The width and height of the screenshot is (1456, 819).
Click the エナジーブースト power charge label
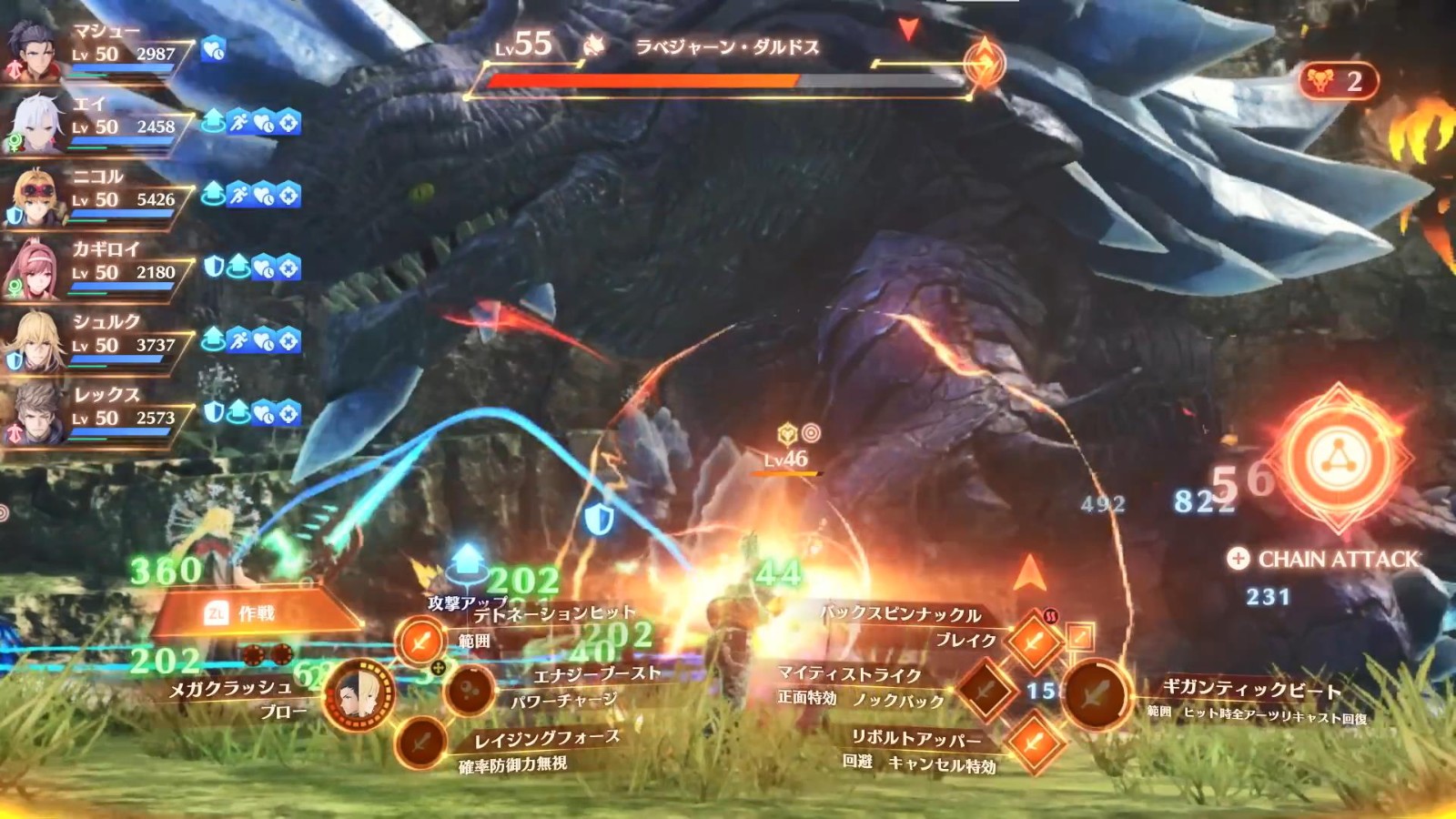[596, 673]
